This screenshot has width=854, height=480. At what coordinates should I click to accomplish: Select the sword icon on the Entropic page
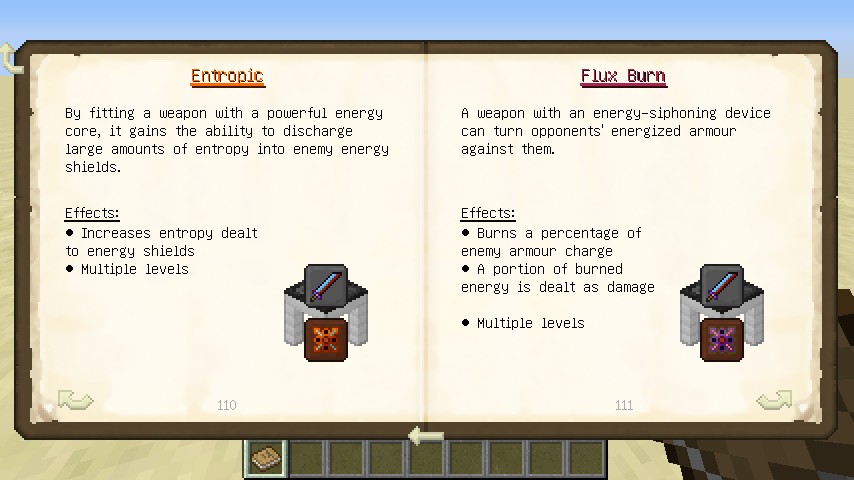click(x=325, y=285)
